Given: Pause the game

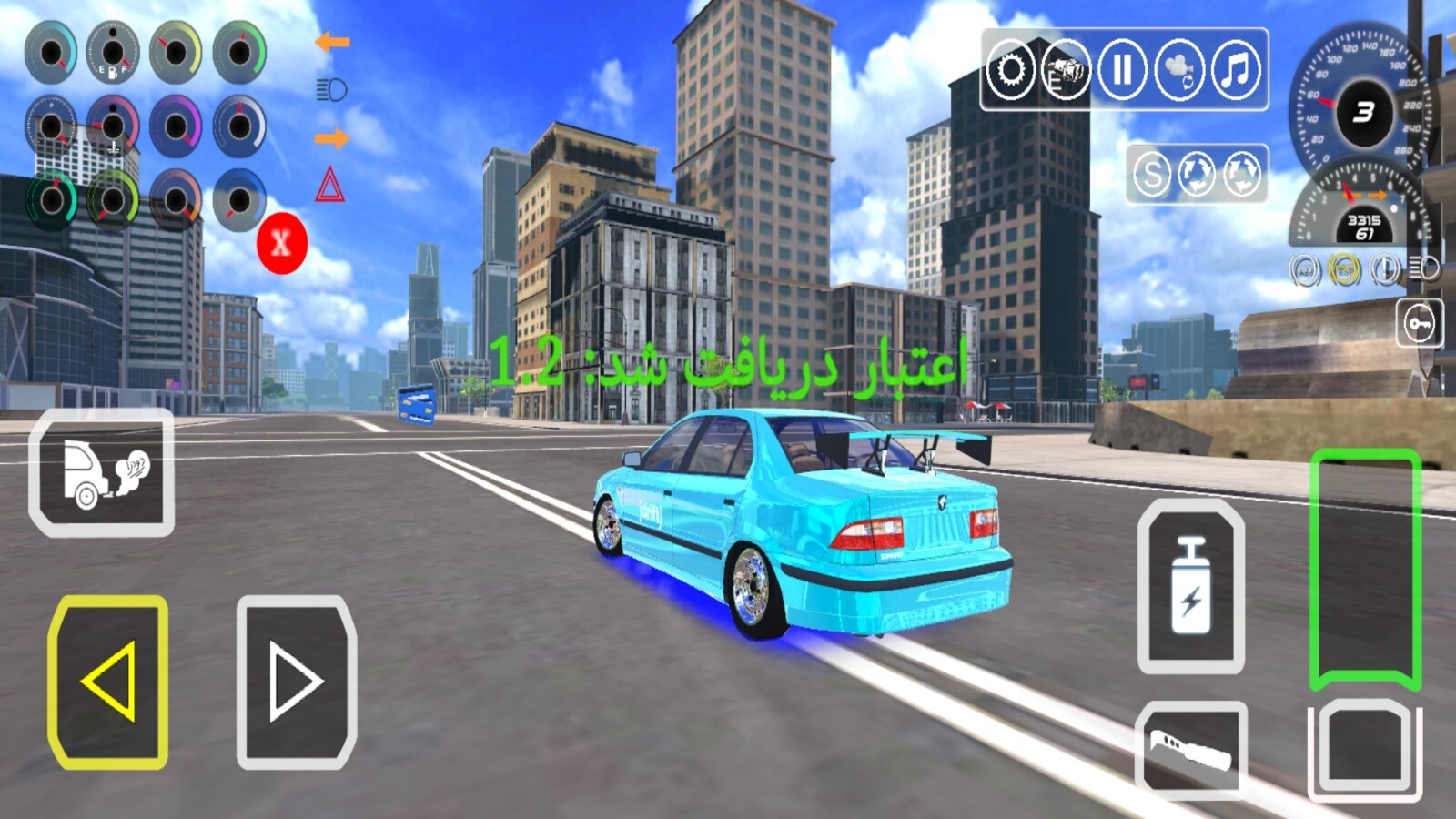Looking at the screenshot, I should 1121,69.
